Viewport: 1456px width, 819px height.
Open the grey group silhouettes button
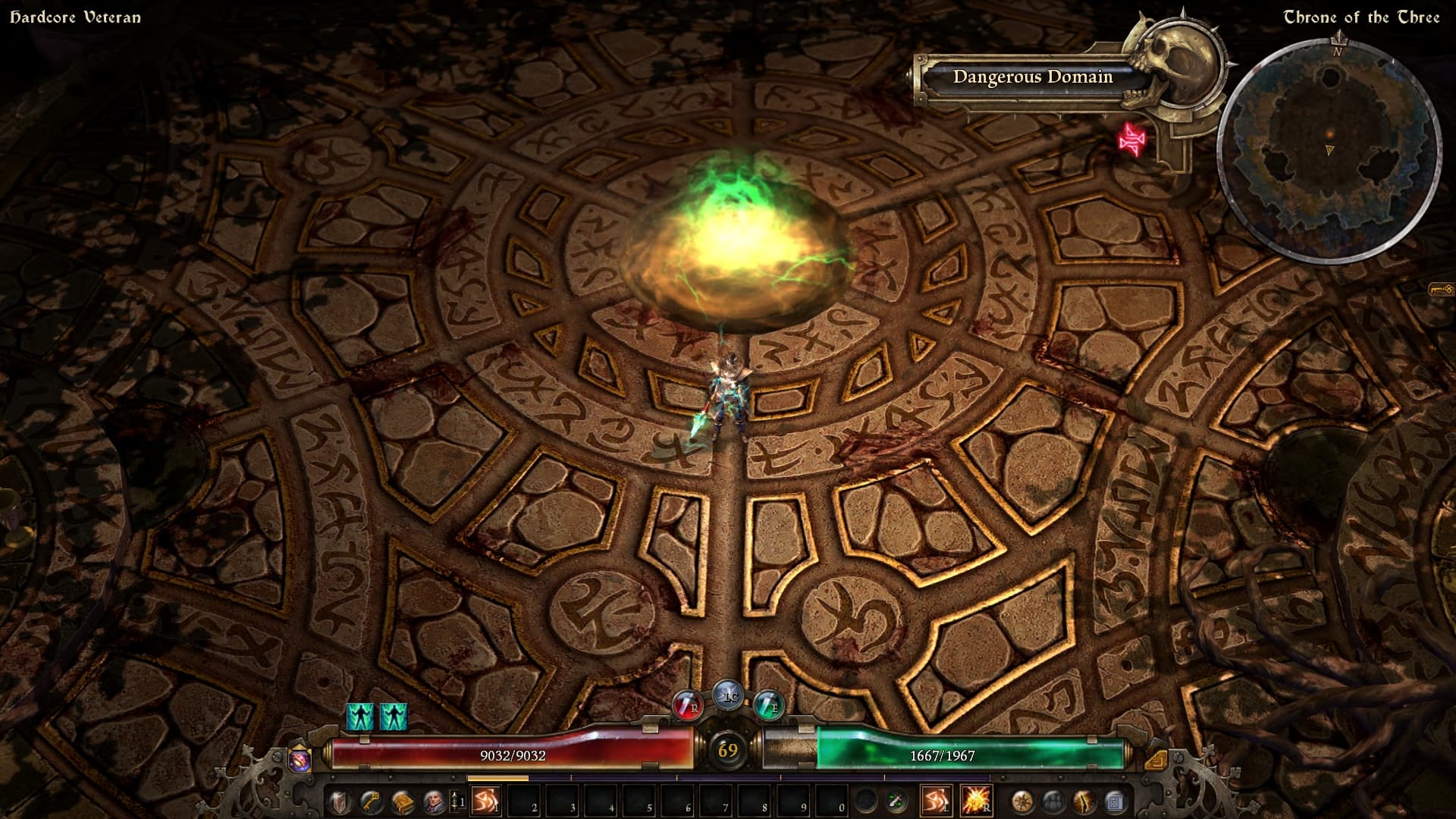tap(1053, 801)
